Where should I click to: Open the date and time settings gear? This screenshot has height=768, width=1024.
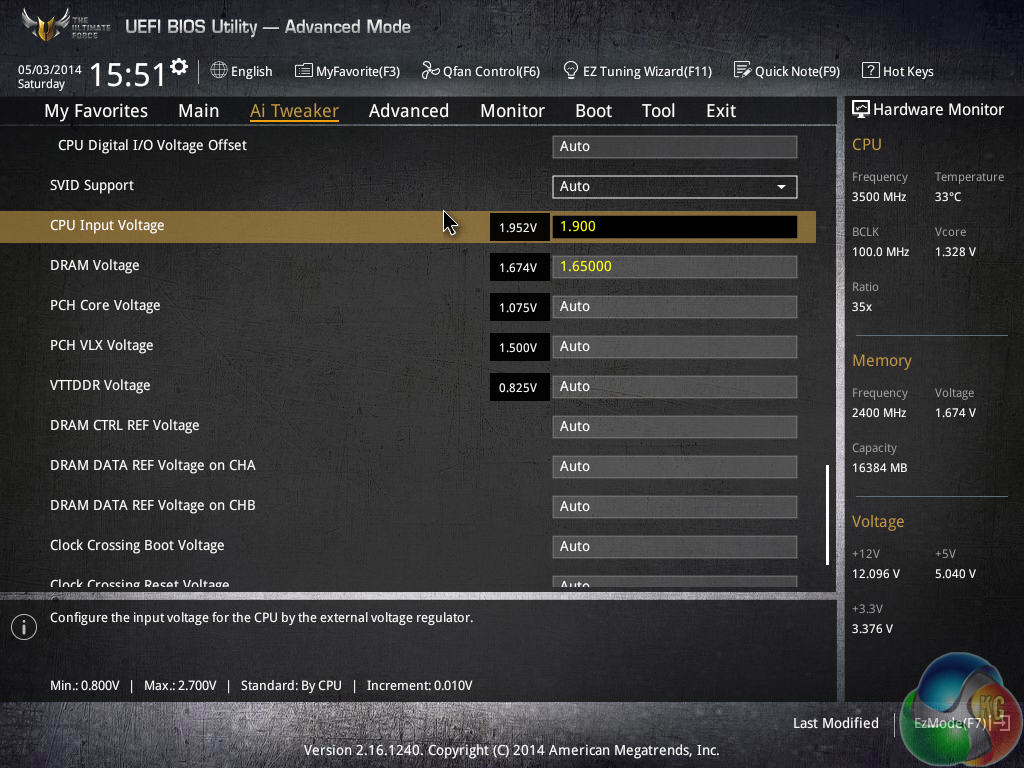tap(179, 67)
